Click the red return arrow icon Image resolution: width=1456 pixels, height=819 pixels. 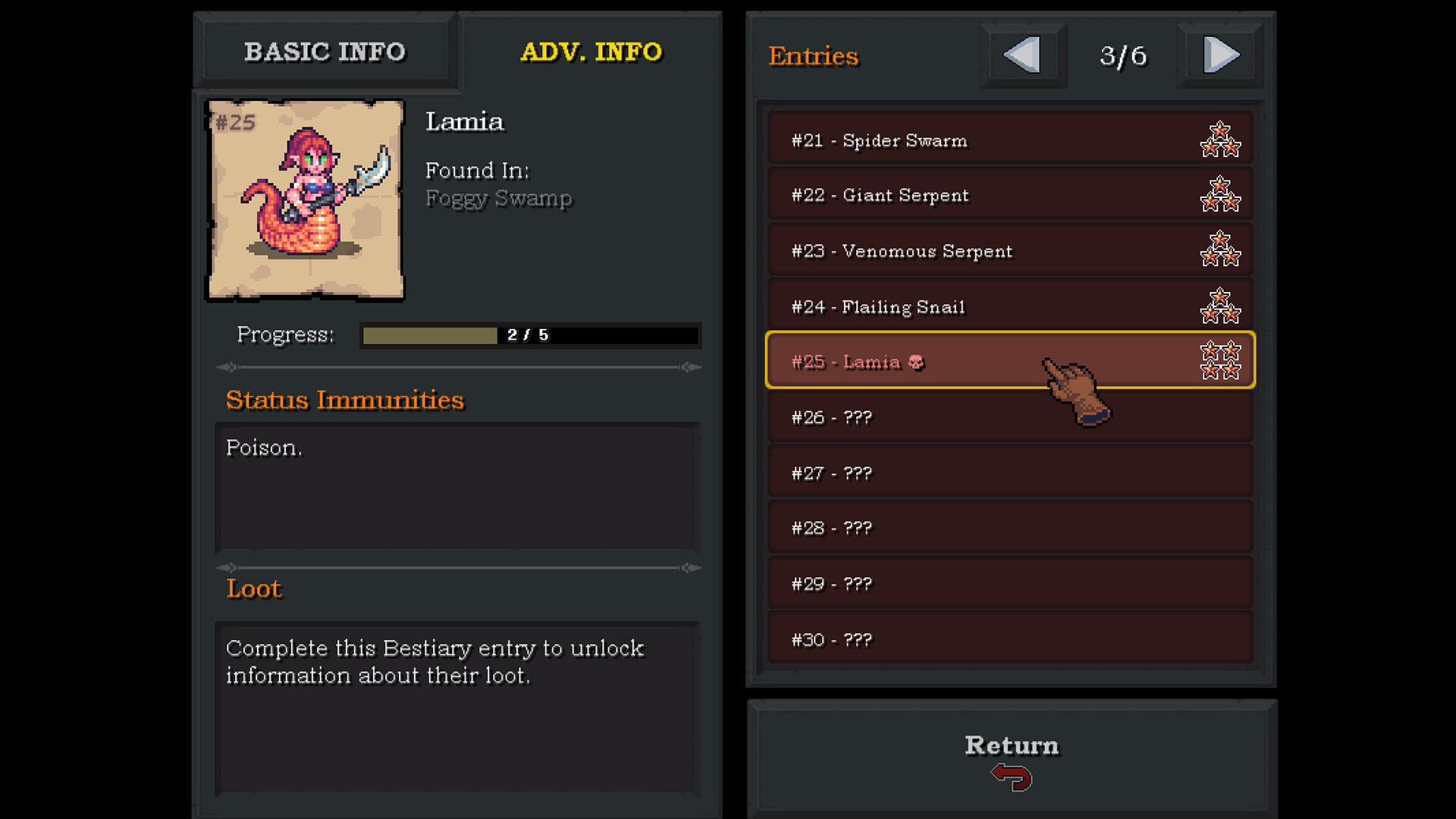[1011, 777]
